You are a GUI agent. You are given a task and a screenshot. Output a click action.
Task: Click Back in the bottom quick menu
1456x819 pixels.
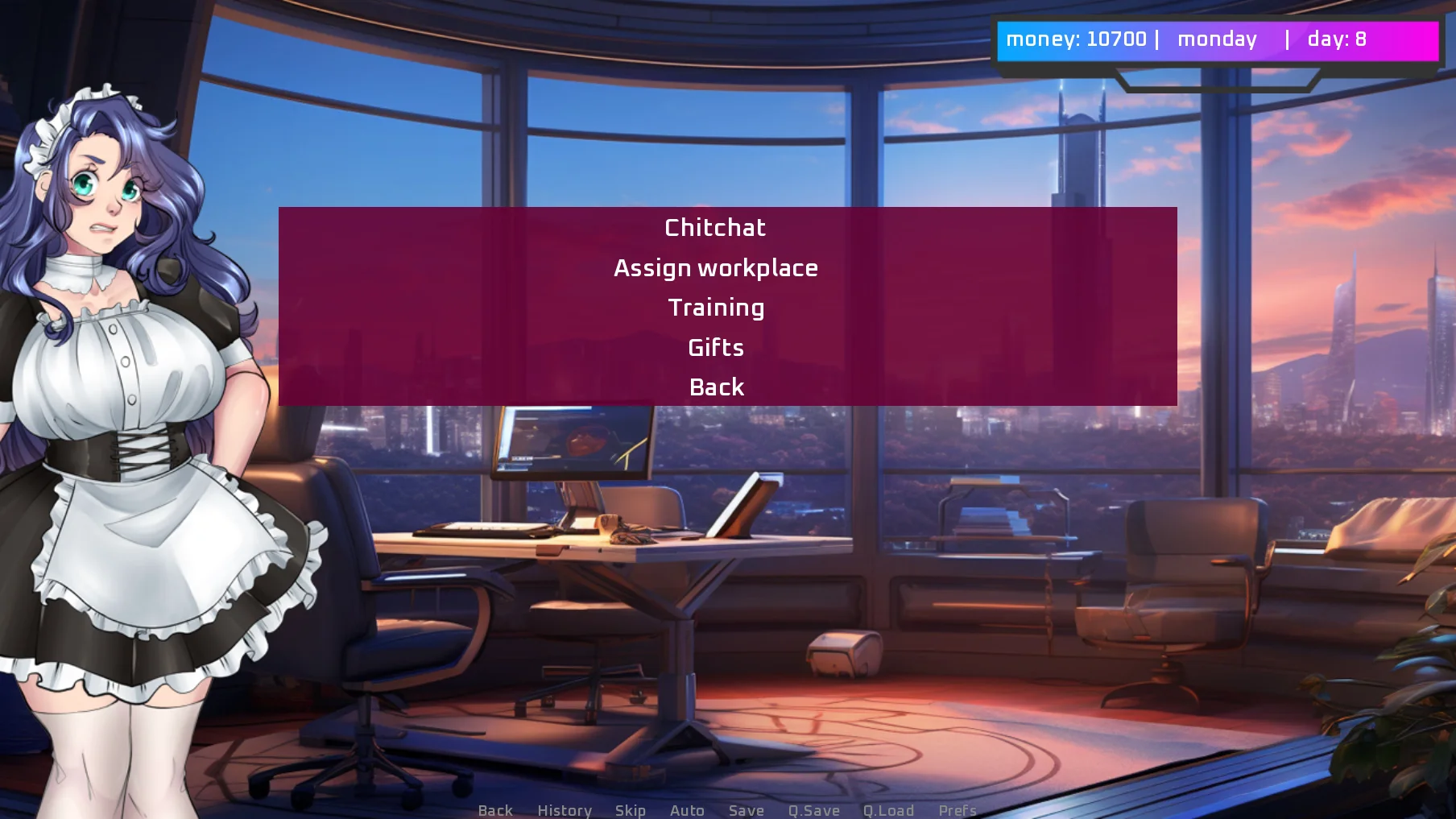click(495, 810)
